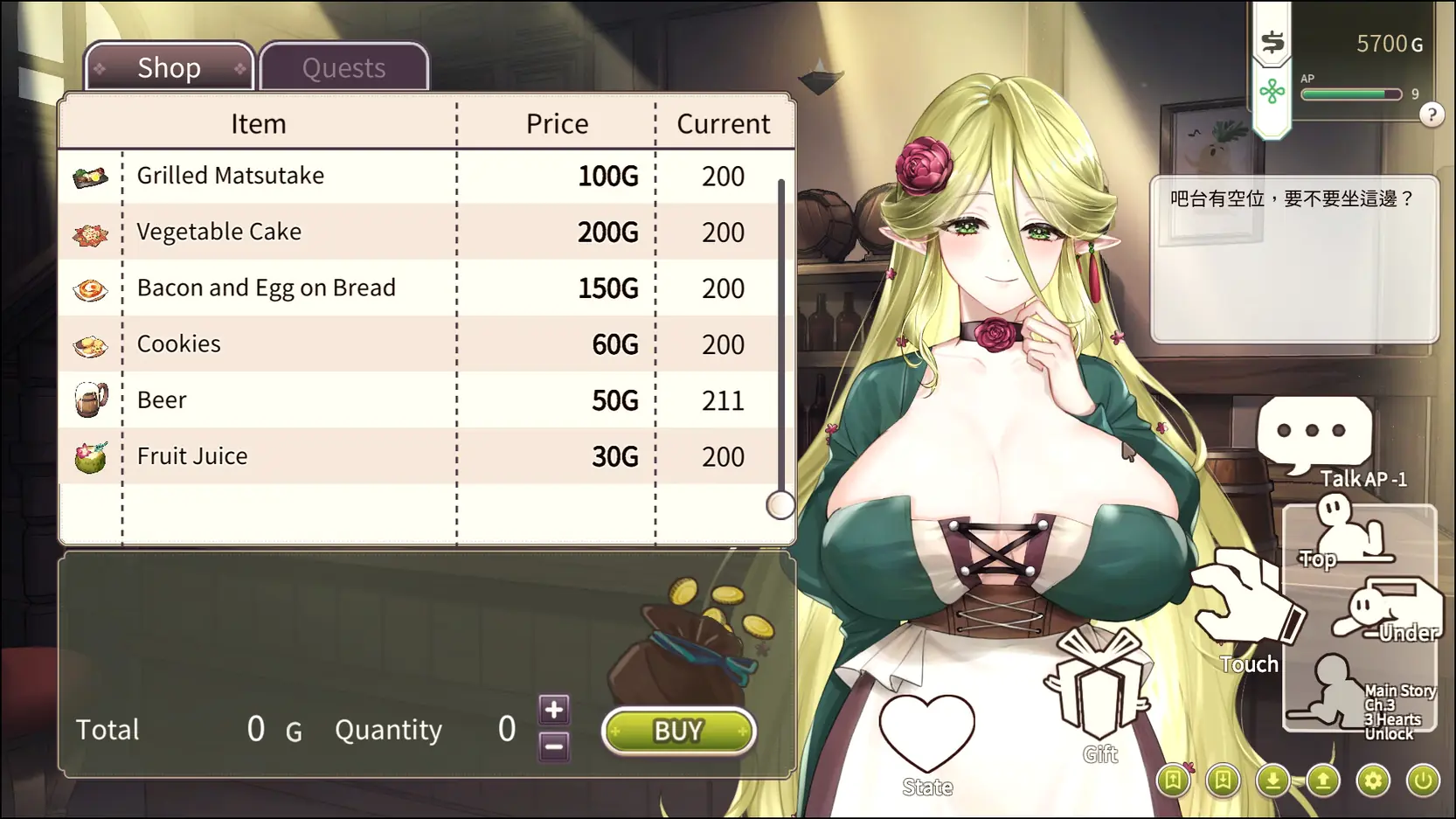Select the Shop tab

pos(170,67)
